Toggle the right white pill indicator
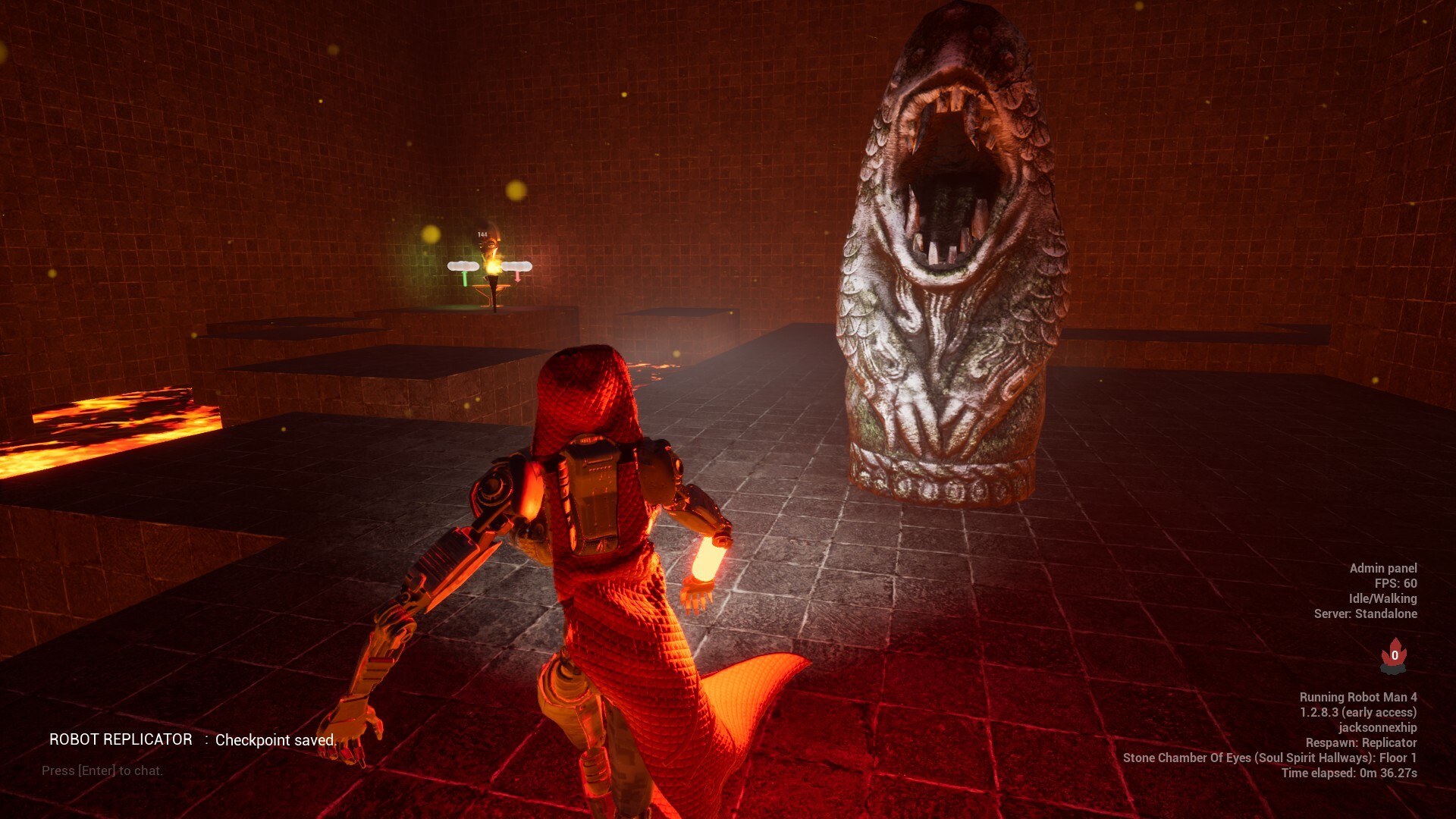1456x819 pixels. click(x=517, y=266)
